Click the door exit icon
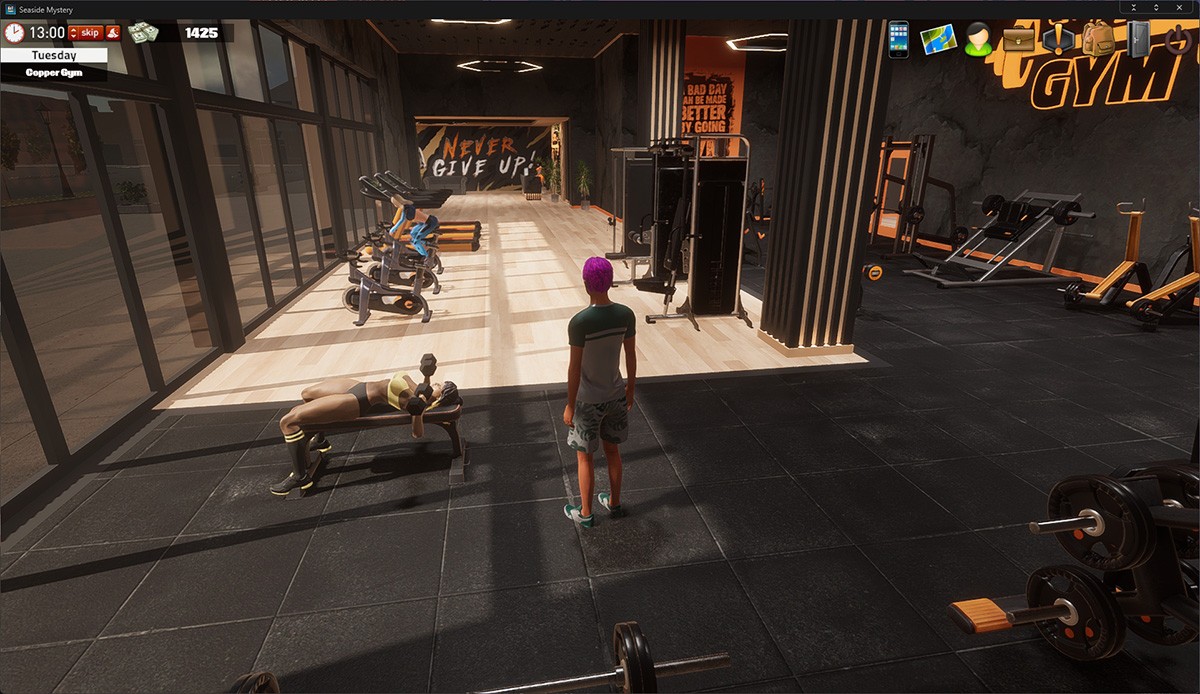Image resolution: width=1200 pixels, height=694 pixels. coord(1139,39)
